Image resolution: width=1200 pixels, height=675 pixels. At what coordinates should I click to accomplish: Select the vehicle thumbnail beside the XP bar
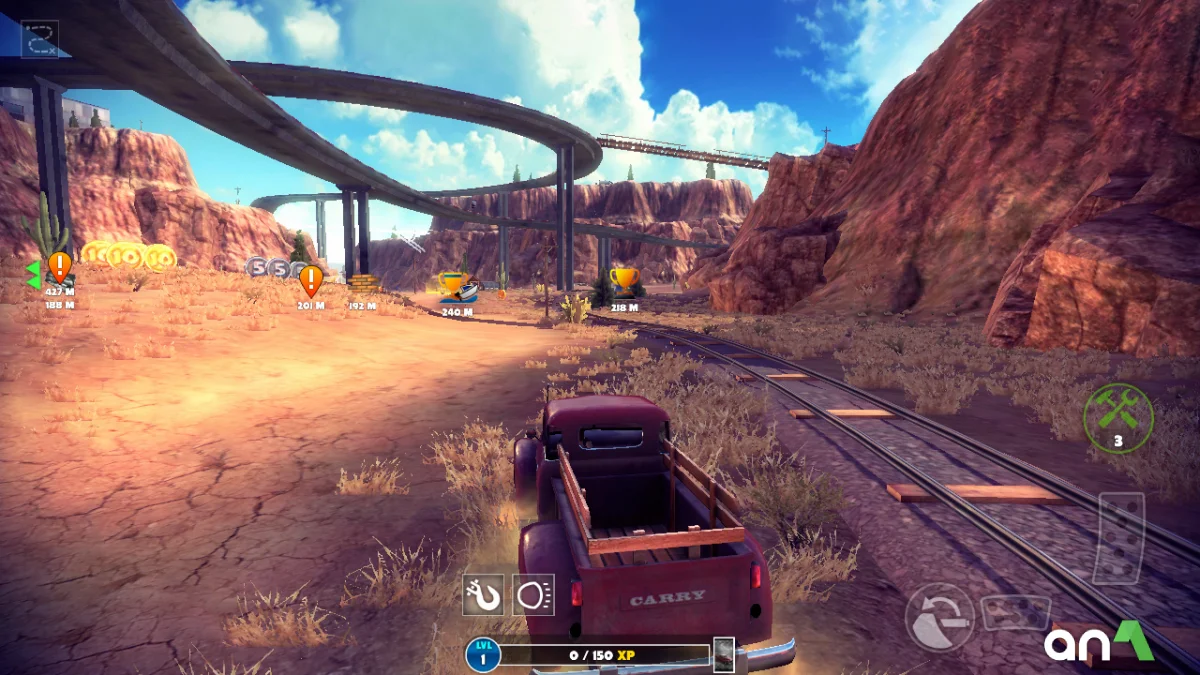pyautogui.click(x=723, y=655)
